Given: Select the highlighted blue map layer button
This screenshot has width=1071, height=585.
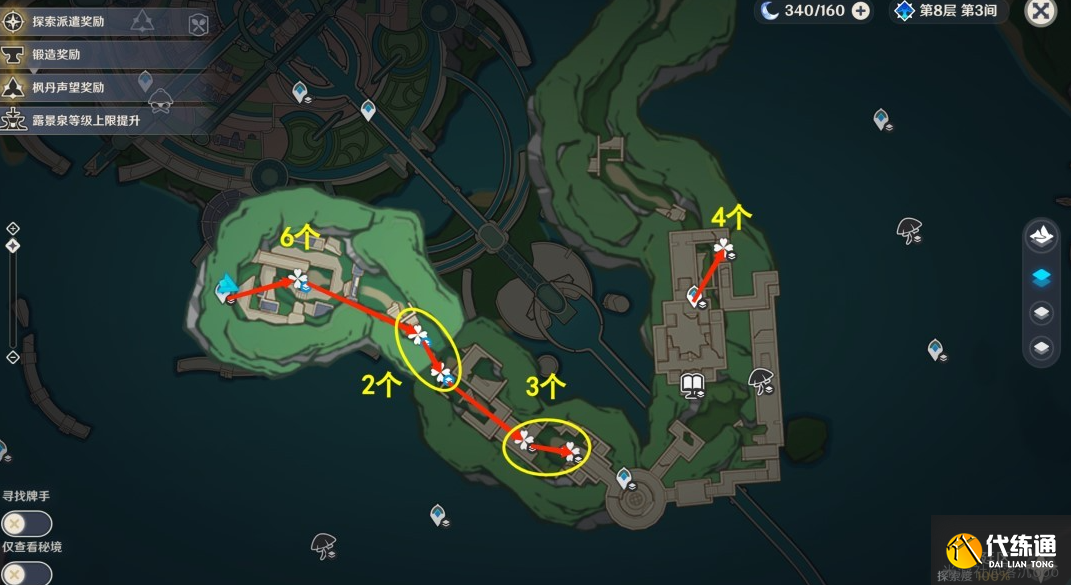Looking at the screenshot, I should (1041, 278).
